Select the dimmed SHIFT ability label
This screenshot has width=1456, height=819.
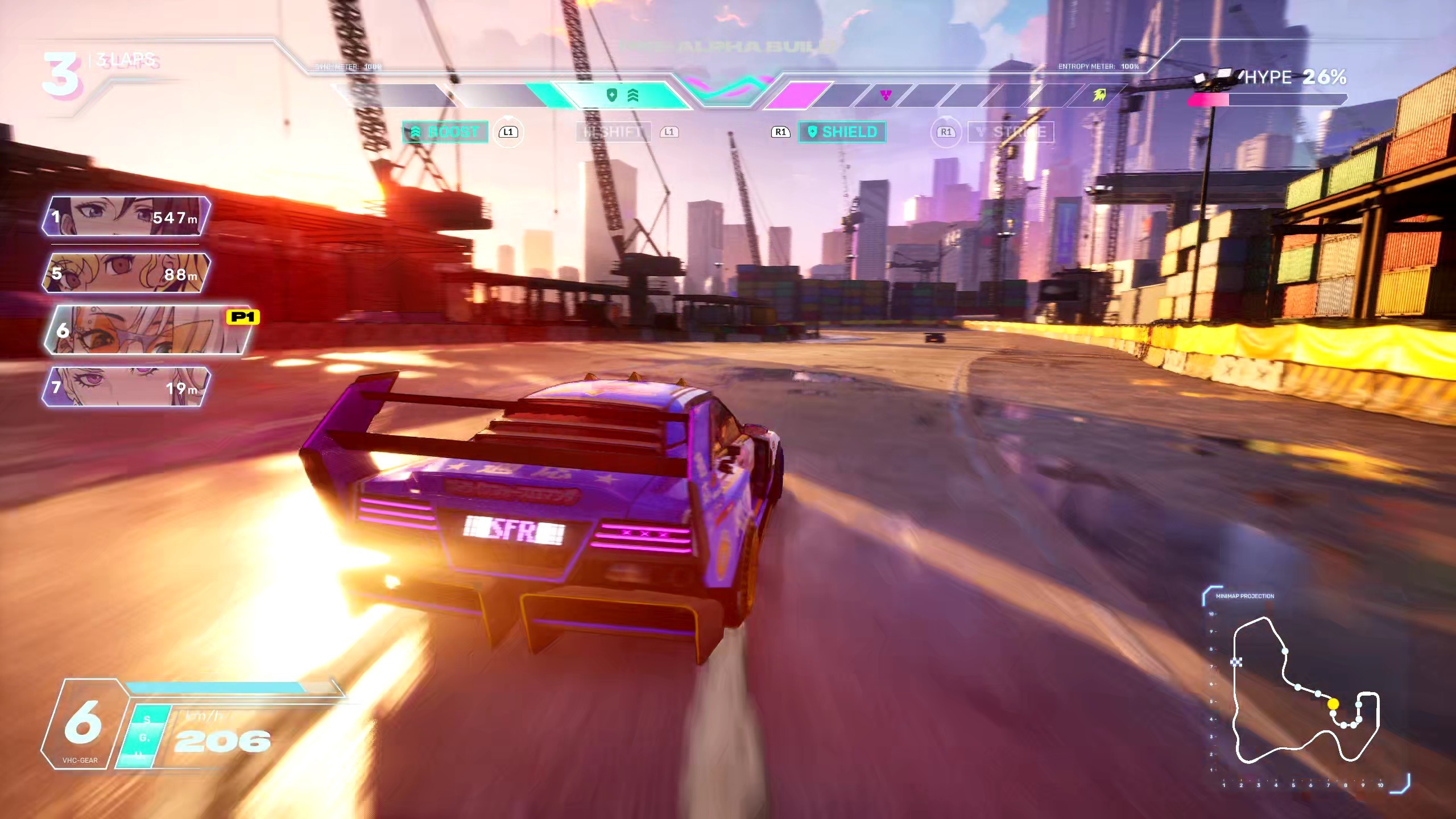pos(613,132)
